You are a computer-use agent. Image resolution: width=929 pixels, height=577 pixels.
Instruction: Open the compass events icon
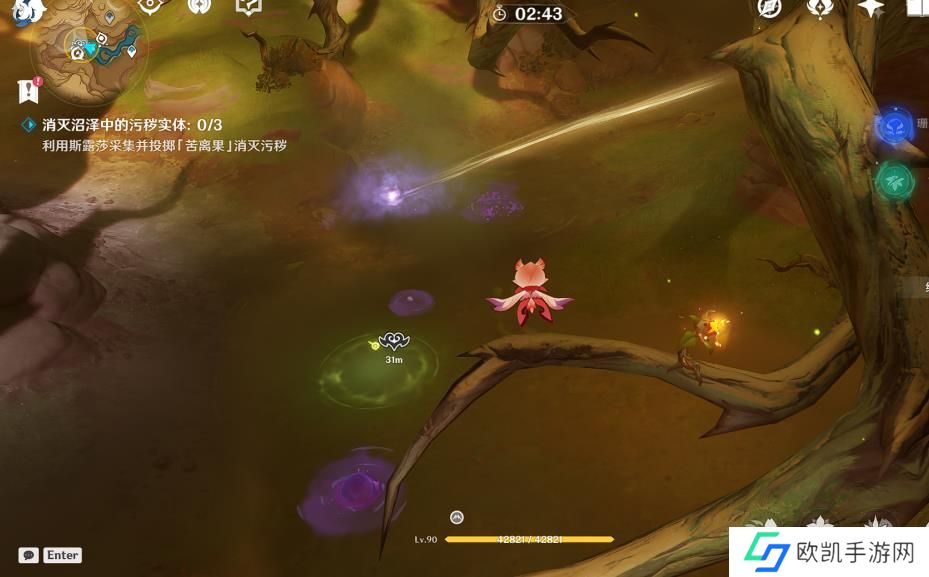[x=769, y=8]
